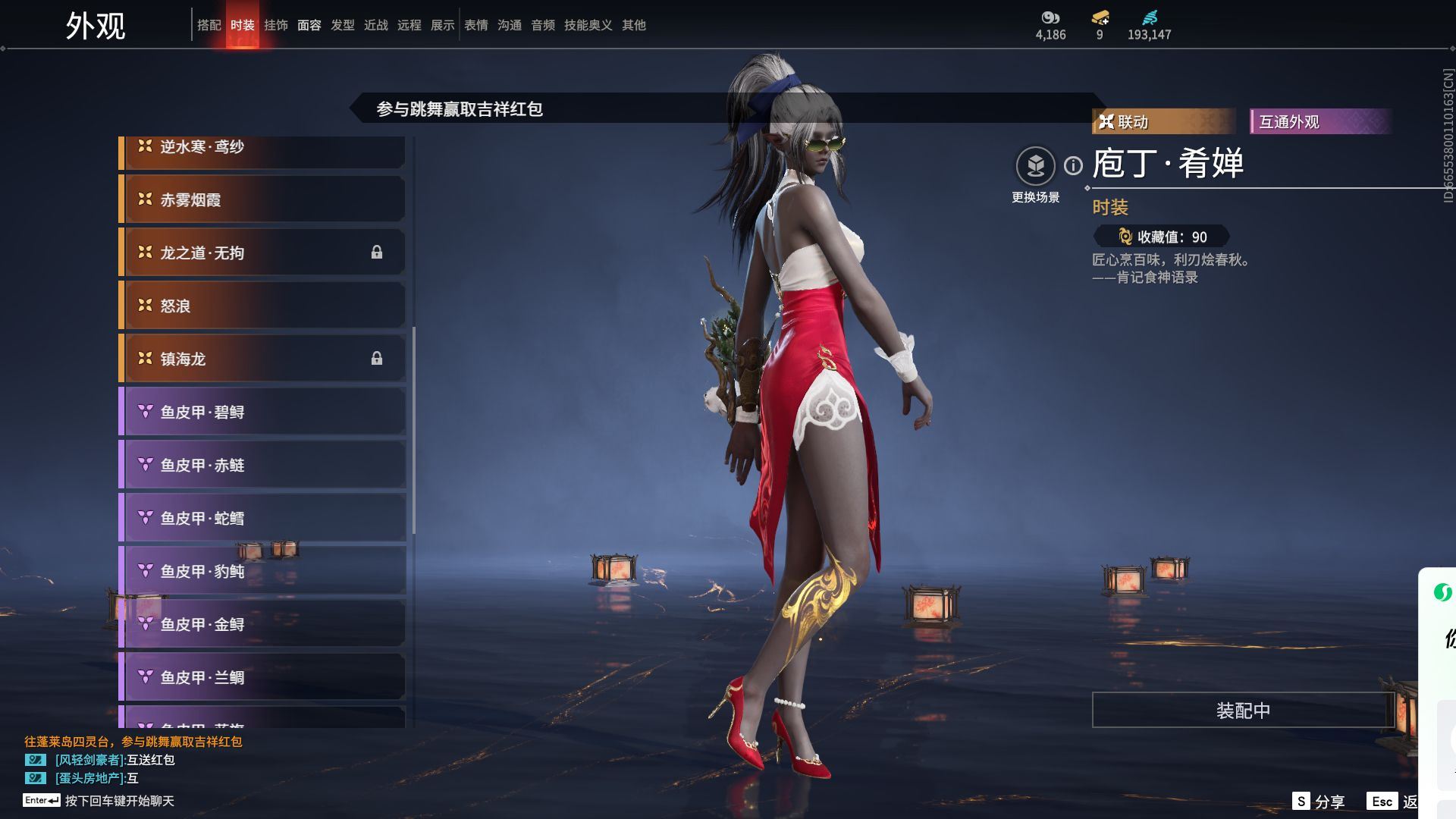Choose the 鱼皮甲·碧鲟 outfit

point(262,412)
